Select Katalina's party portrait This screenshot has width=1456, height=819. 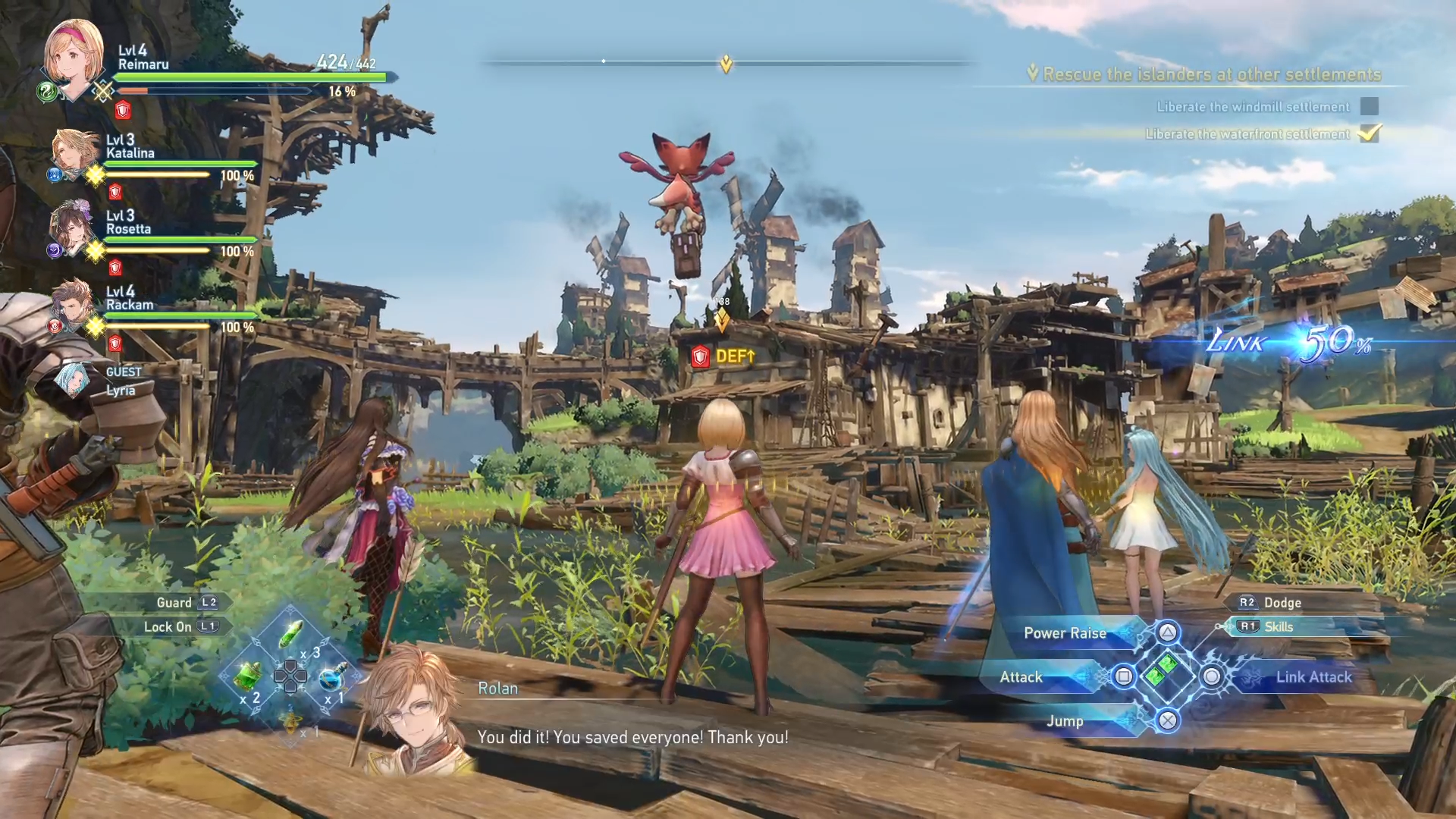coord(74,152)
